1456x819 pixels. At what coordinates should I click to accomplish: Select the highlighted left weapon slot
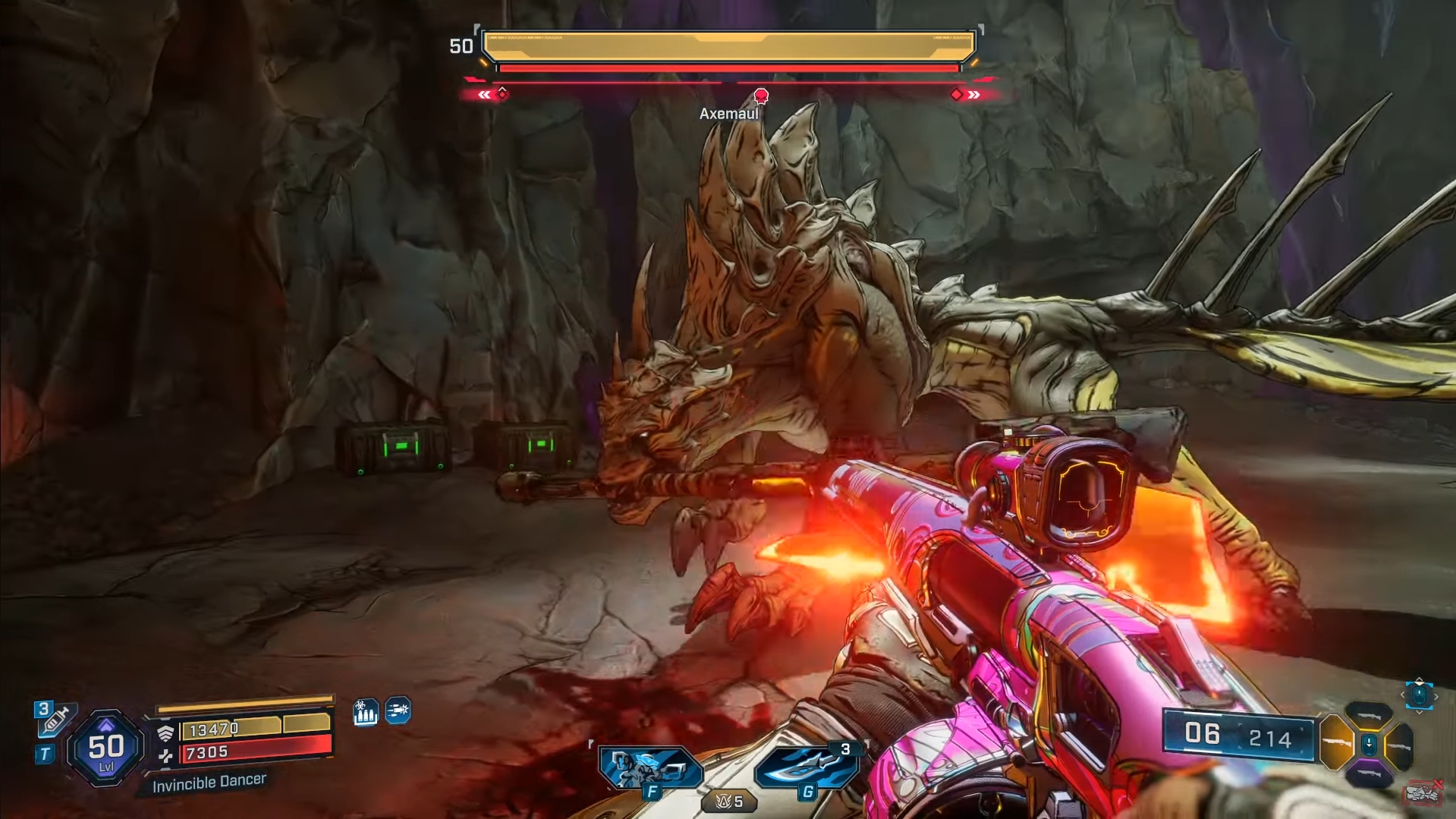[1336, 743]
